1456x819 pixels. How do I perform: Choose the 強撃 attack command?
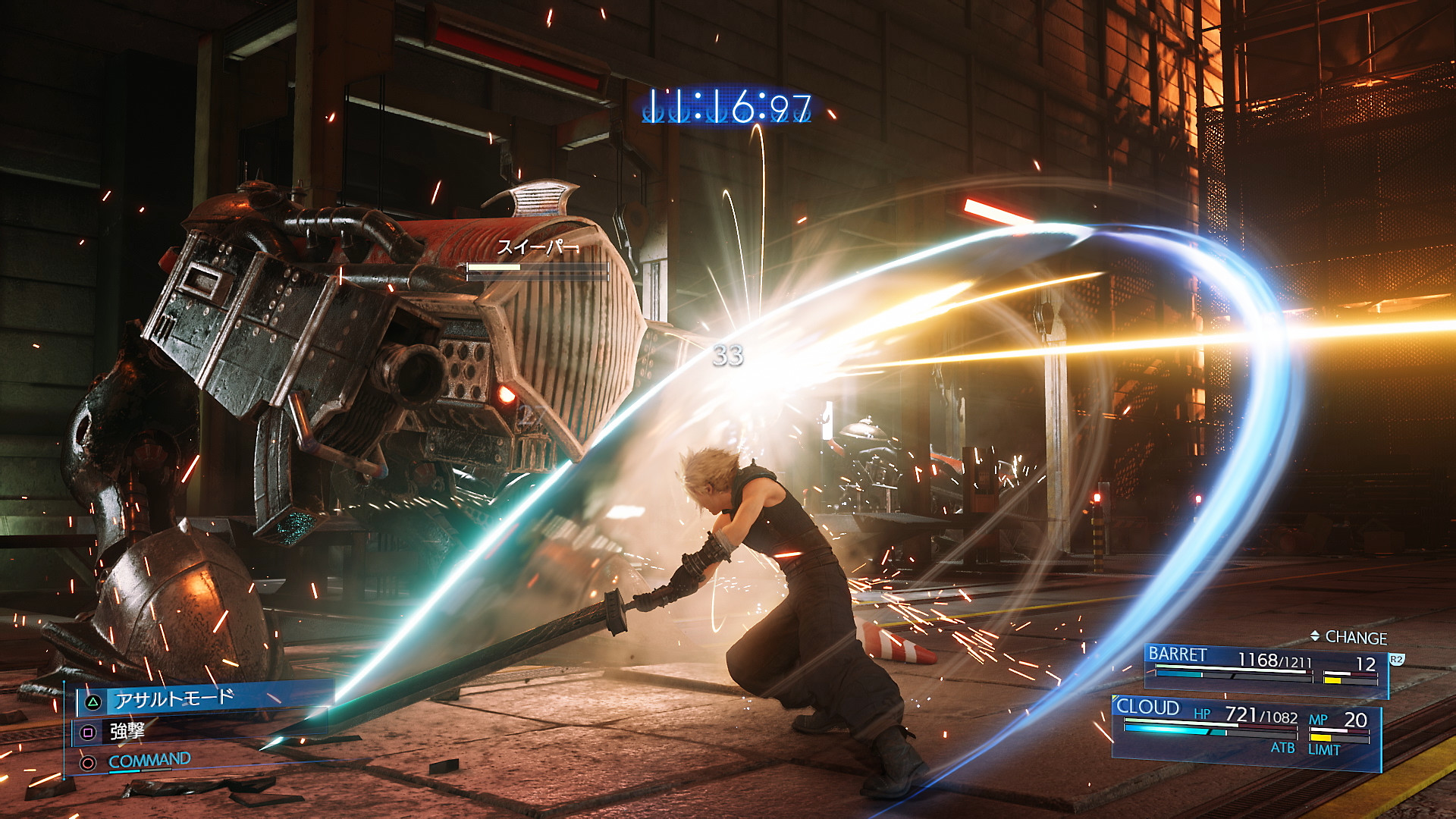[x=127, y=731]
